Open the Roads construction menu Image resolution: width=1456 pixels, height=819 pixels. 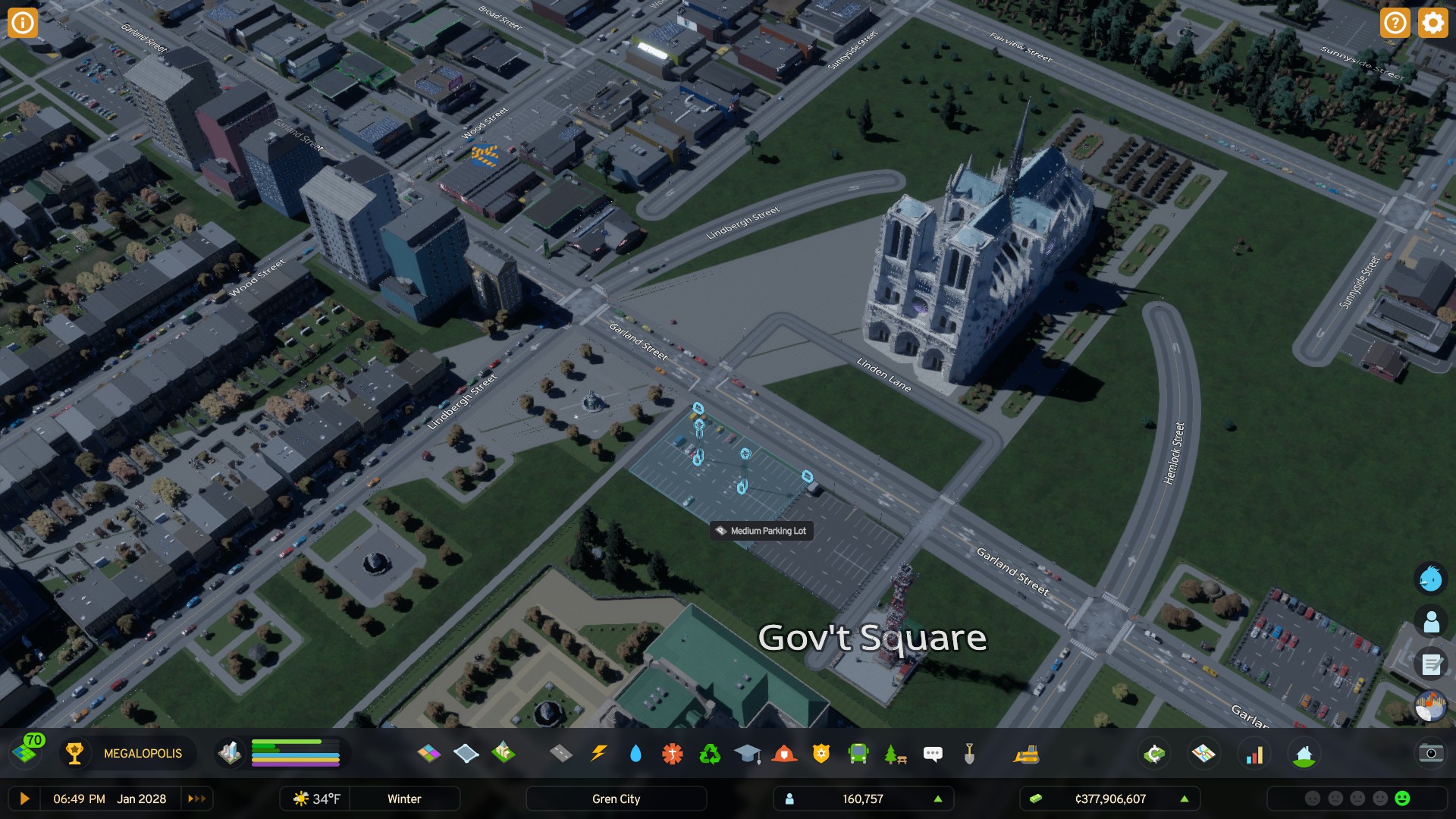(x=563, y=753)
